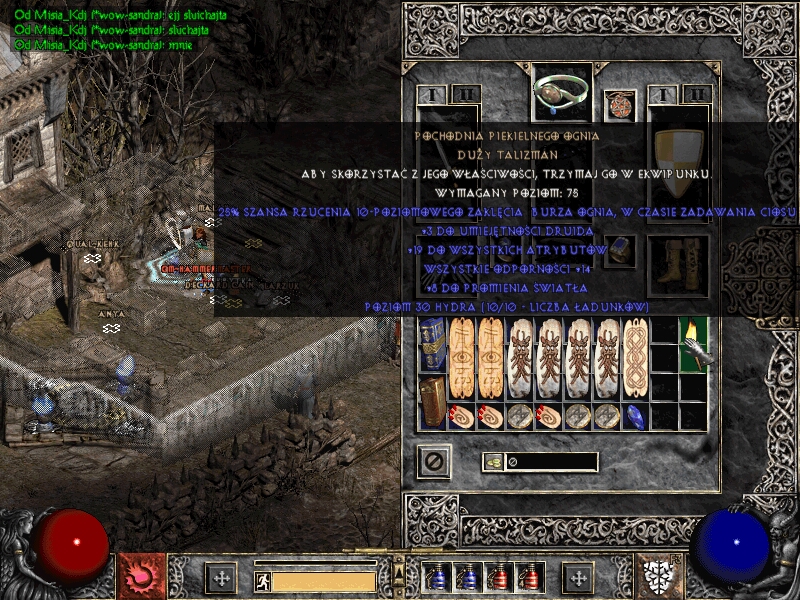800x600 pixels.
Task: Open the Horadric Cube in the inventory
Action: [433, 403]
